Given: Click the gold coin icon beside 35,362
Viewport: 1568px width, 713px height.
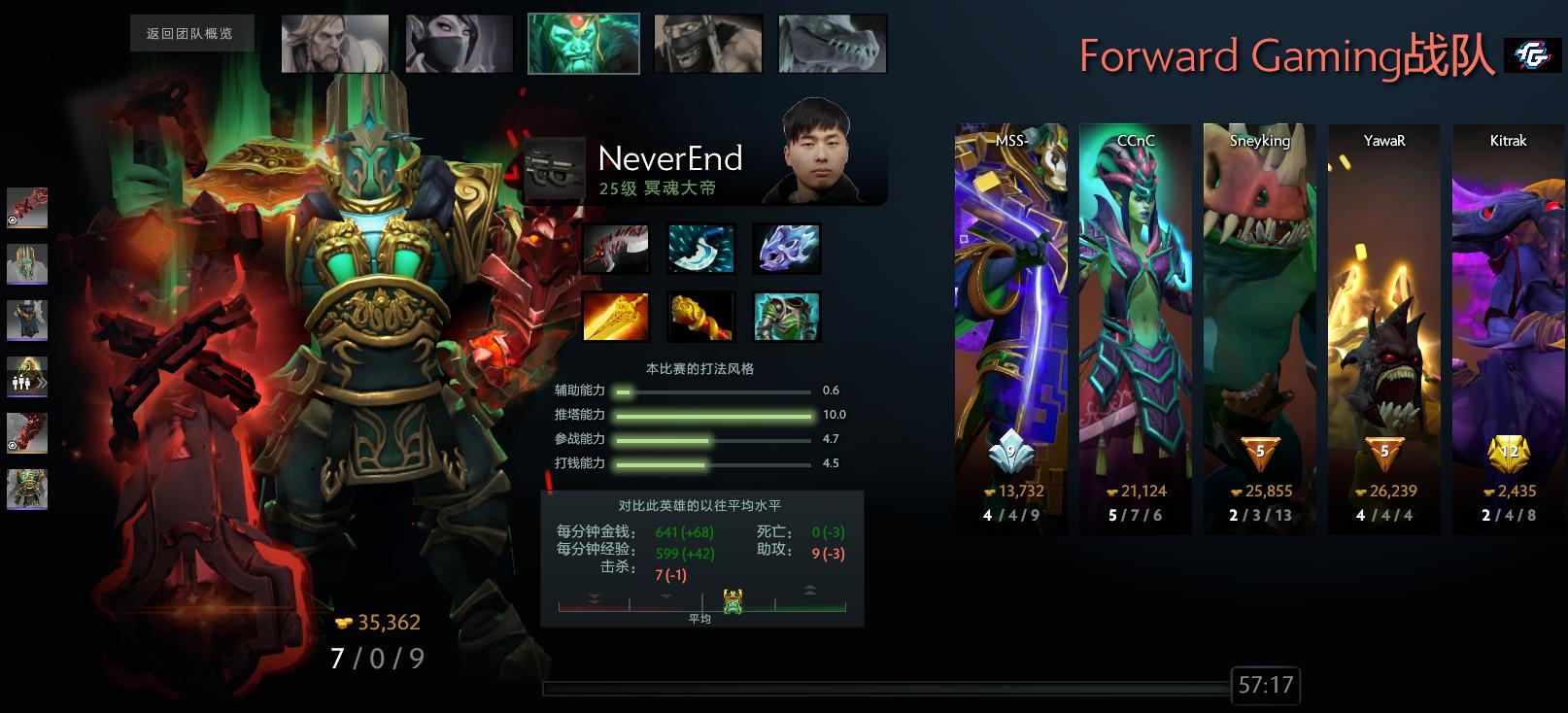Looking at the screenshot, I should (x=342, y=625).
